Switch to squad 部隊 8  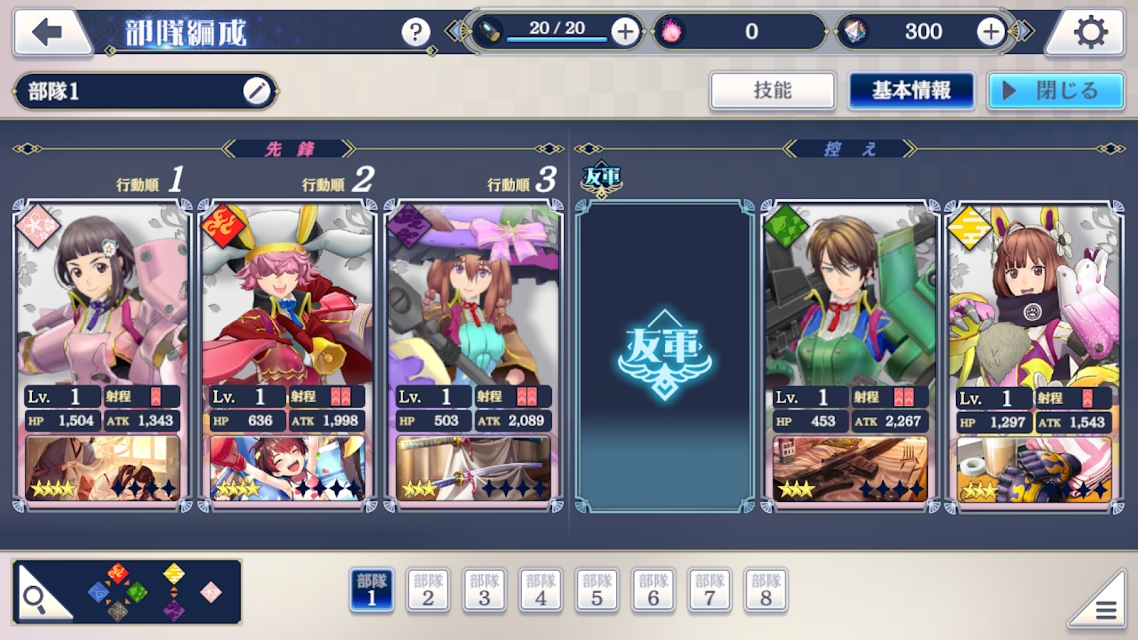766,590
